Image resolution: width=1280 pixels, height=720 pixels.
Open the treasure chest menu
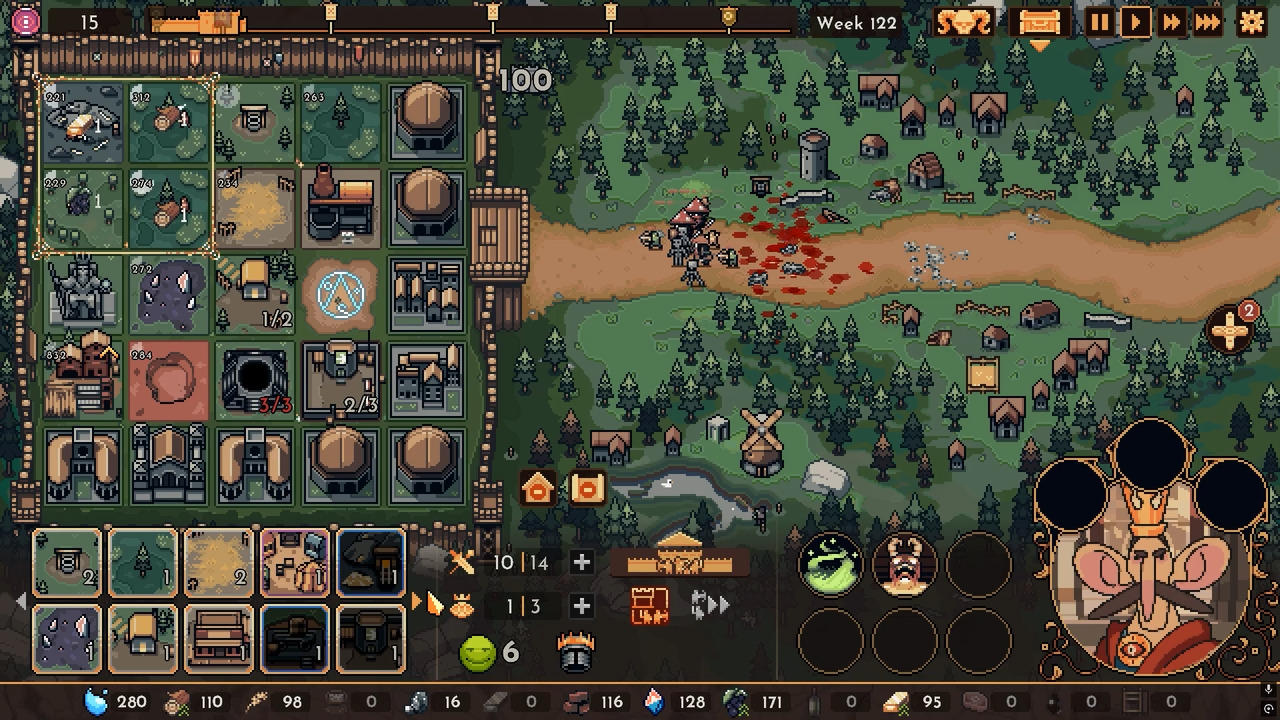coord(1038,22)
